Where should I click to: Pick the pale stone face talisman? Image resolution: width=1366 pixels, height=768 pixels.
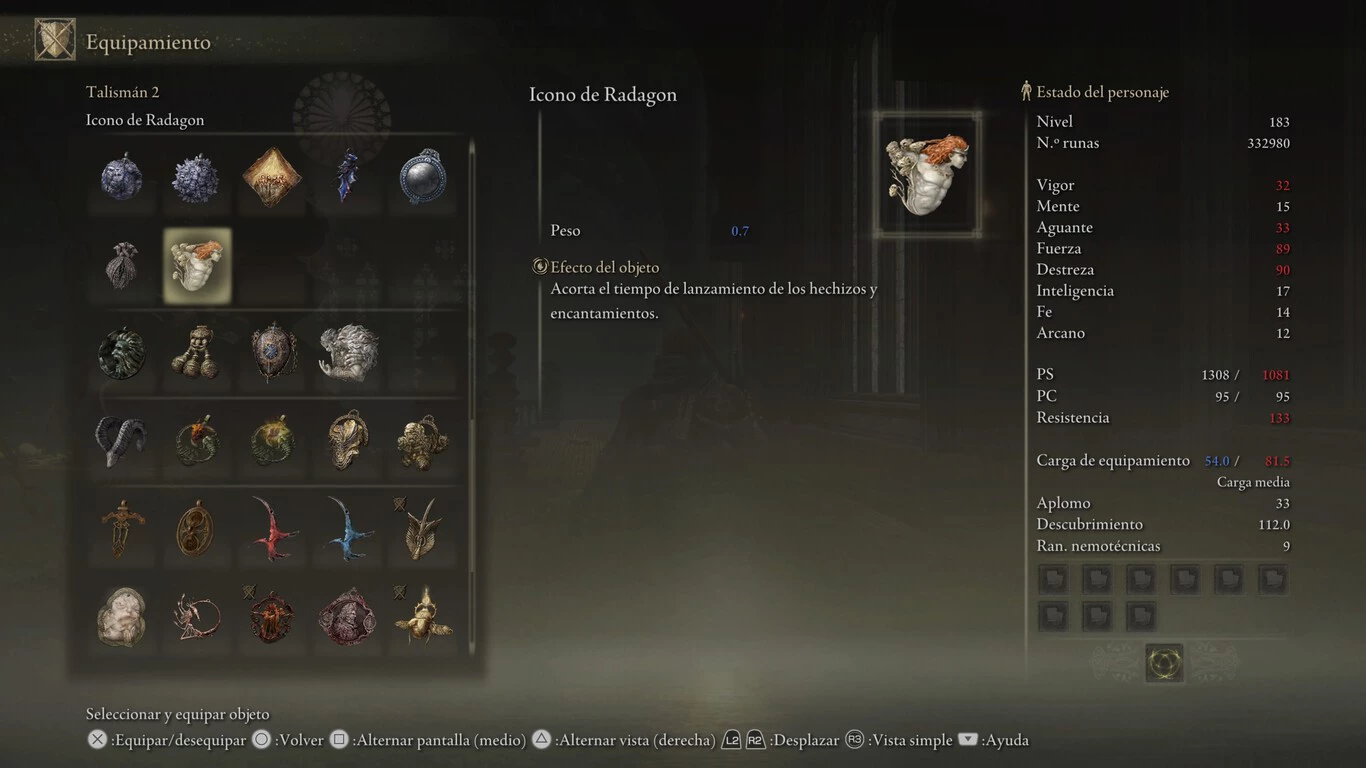(x=122, y=616)
